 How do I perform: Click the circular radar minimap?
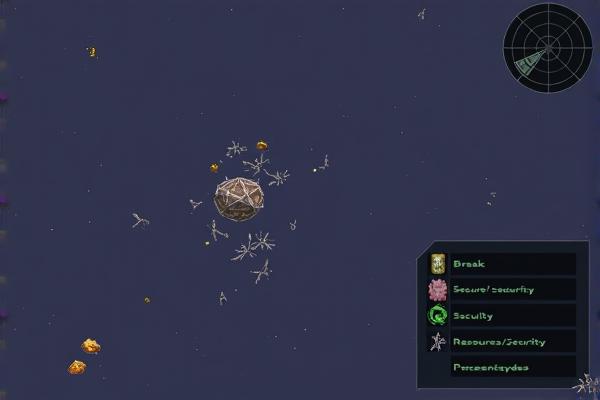547,47
